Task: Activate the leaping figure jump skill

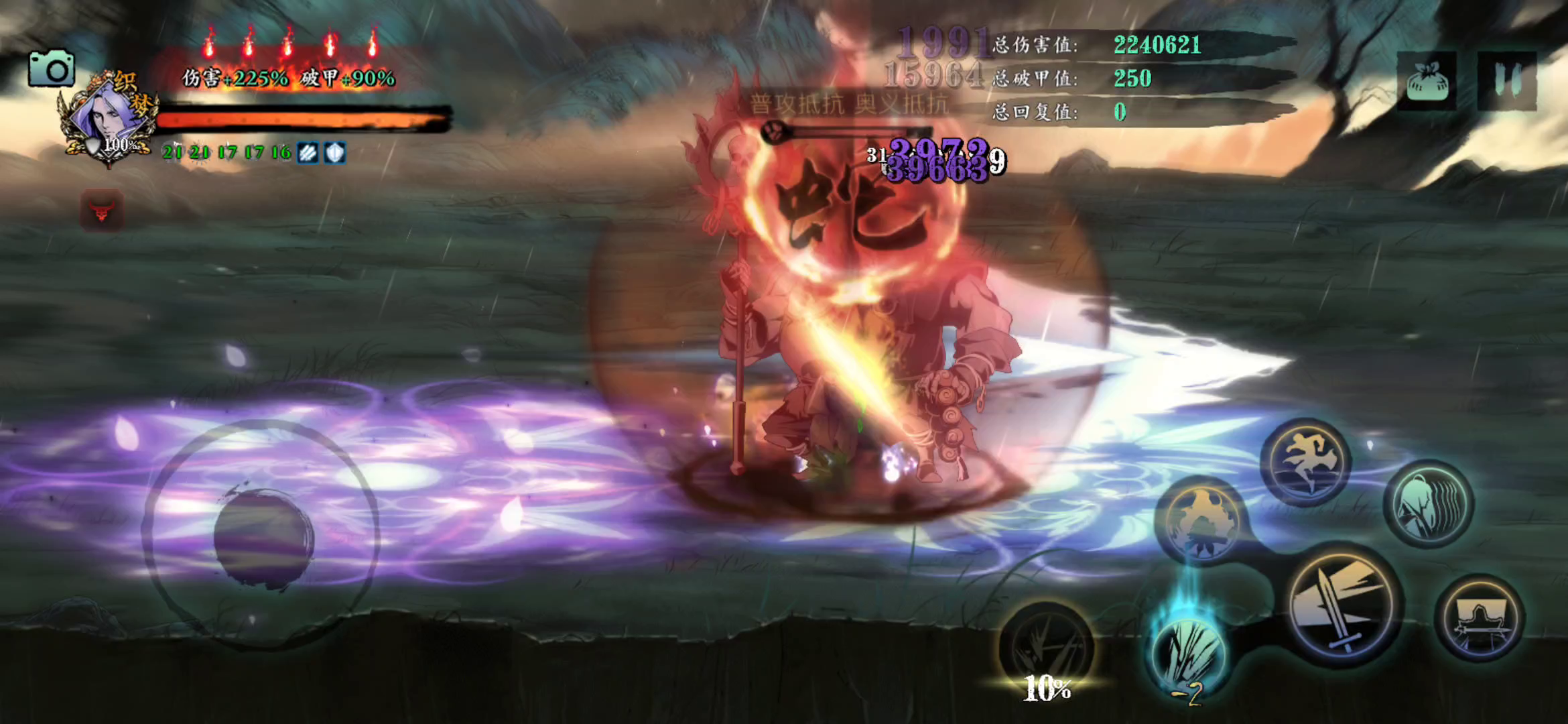Action: pyautogui.click(x=1305, y=461)
